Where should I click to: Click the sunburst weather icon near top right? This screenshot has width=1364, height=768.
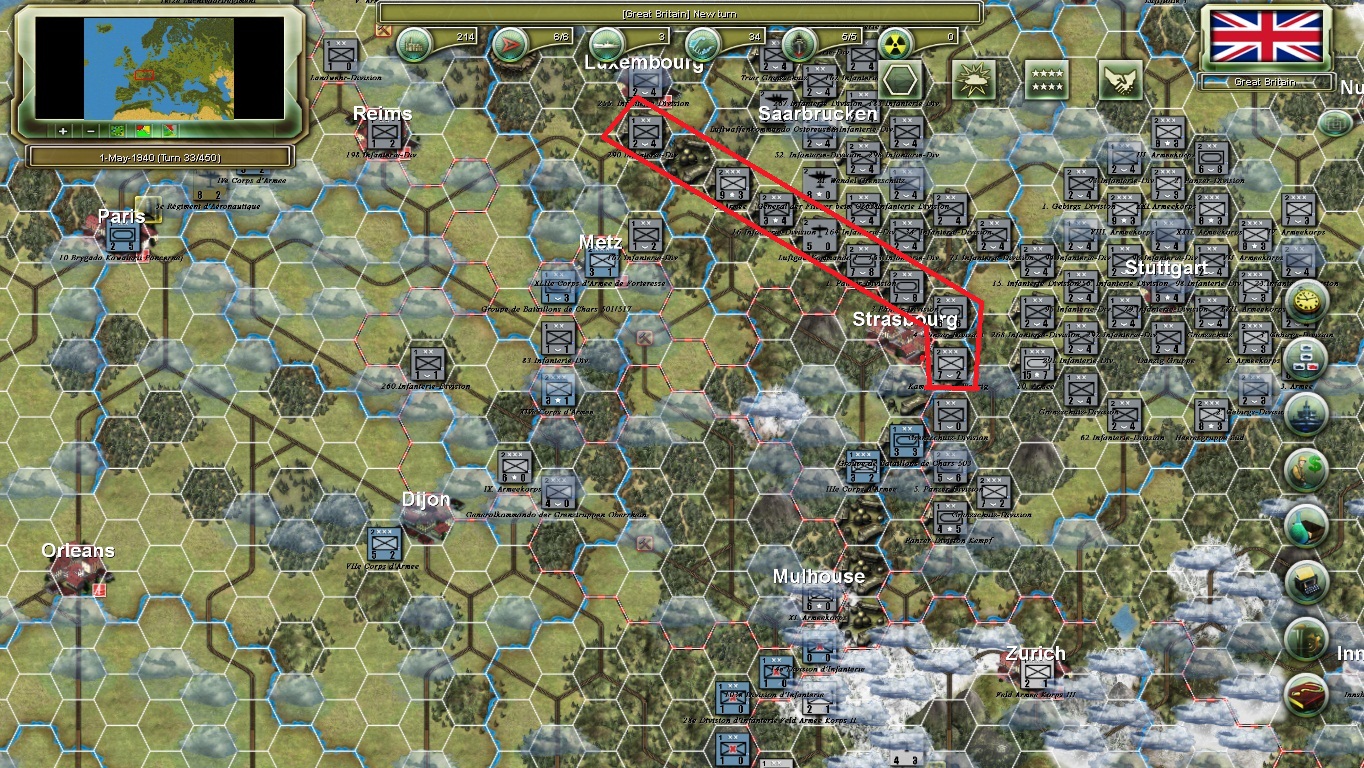tap(973, 78)
